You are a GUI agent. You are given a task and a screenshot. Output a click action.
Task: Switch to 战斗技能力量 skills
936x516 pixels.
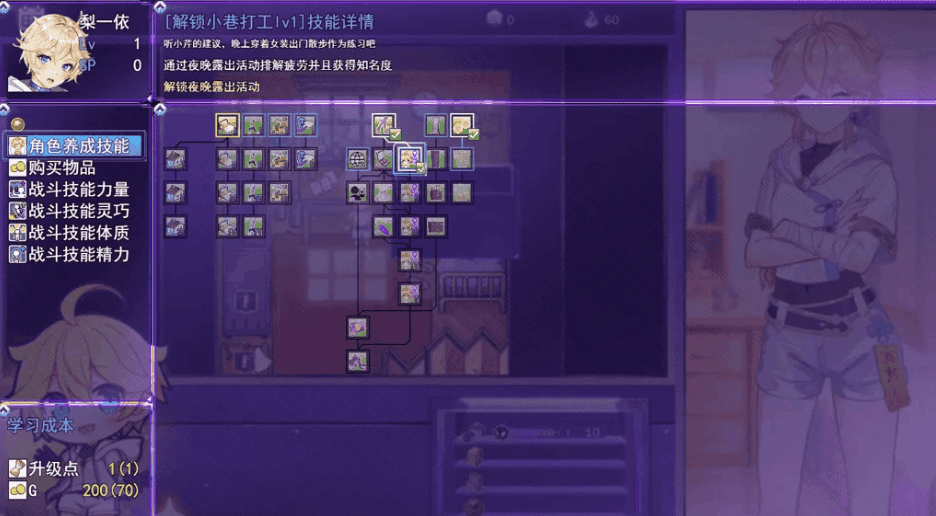tap(79, 189)
